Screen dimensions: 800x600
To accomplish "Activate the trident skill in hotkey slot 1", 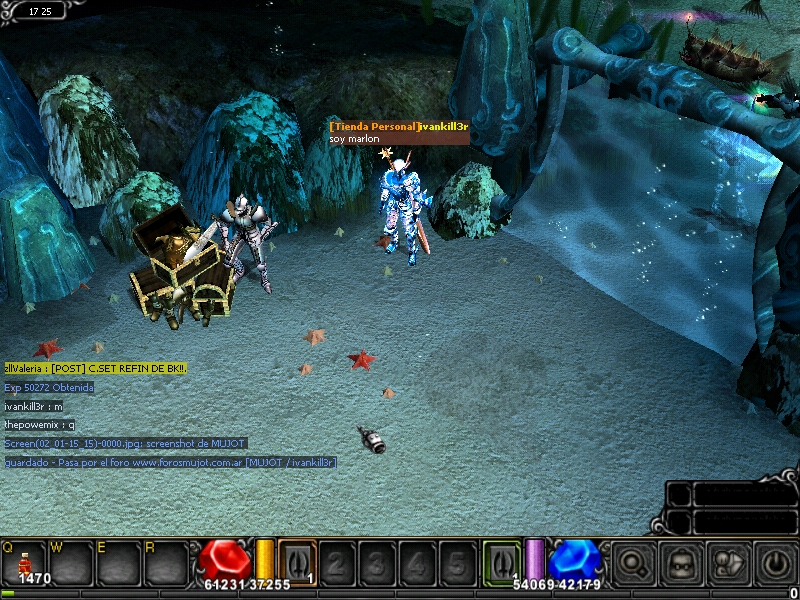I will (297, 562).
